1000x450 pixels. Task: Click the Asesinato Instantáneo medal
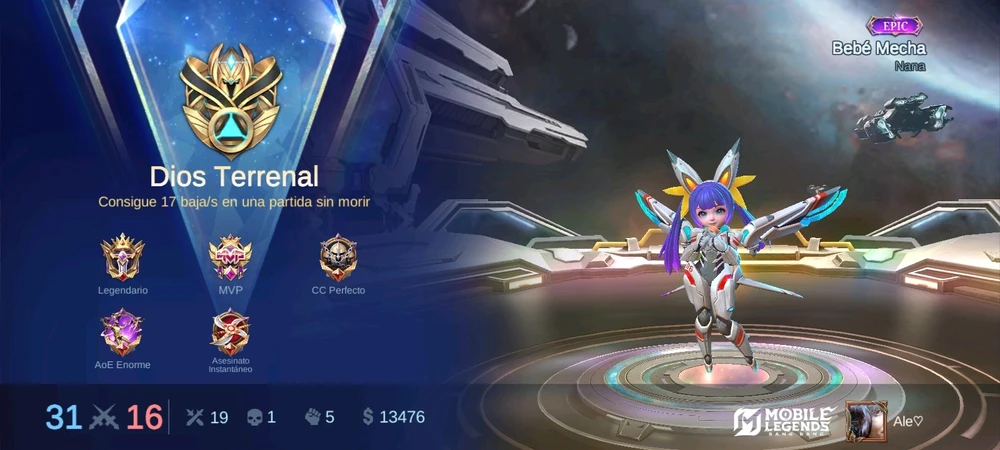point(230,332)
